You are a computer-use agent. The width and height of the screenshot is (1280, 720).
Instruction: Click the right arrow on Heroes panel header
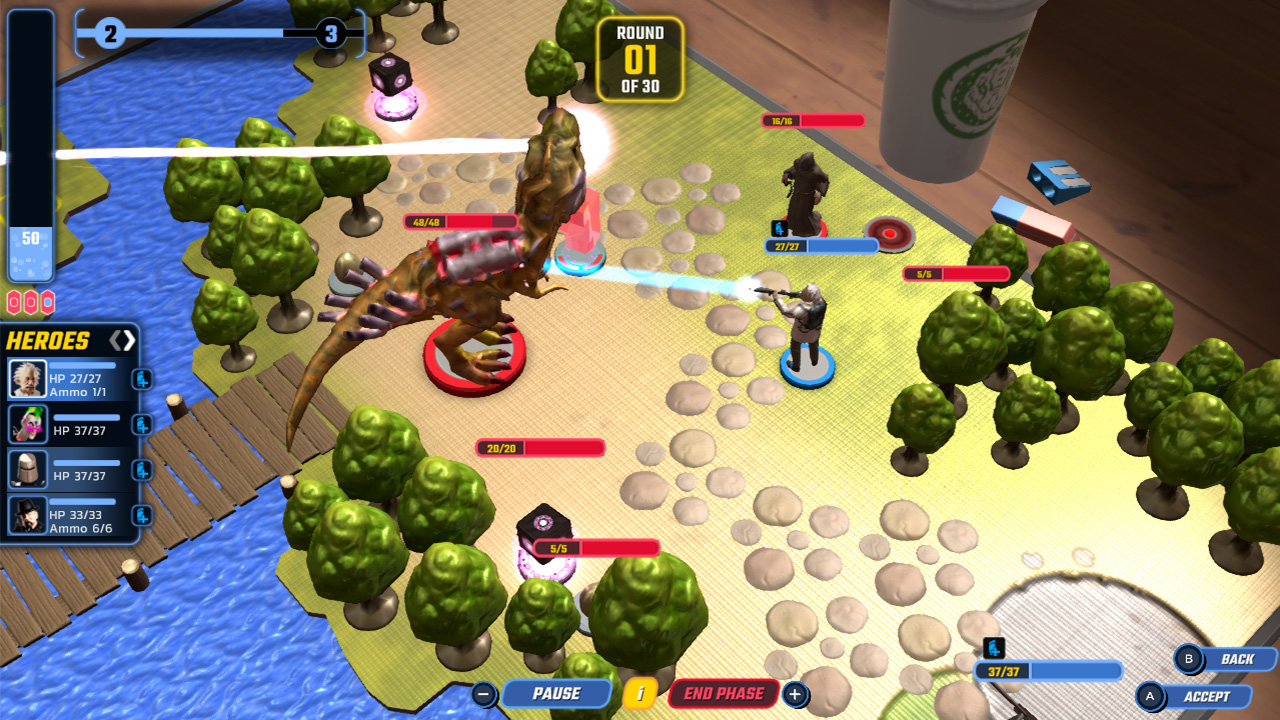(x=128, y=340)
